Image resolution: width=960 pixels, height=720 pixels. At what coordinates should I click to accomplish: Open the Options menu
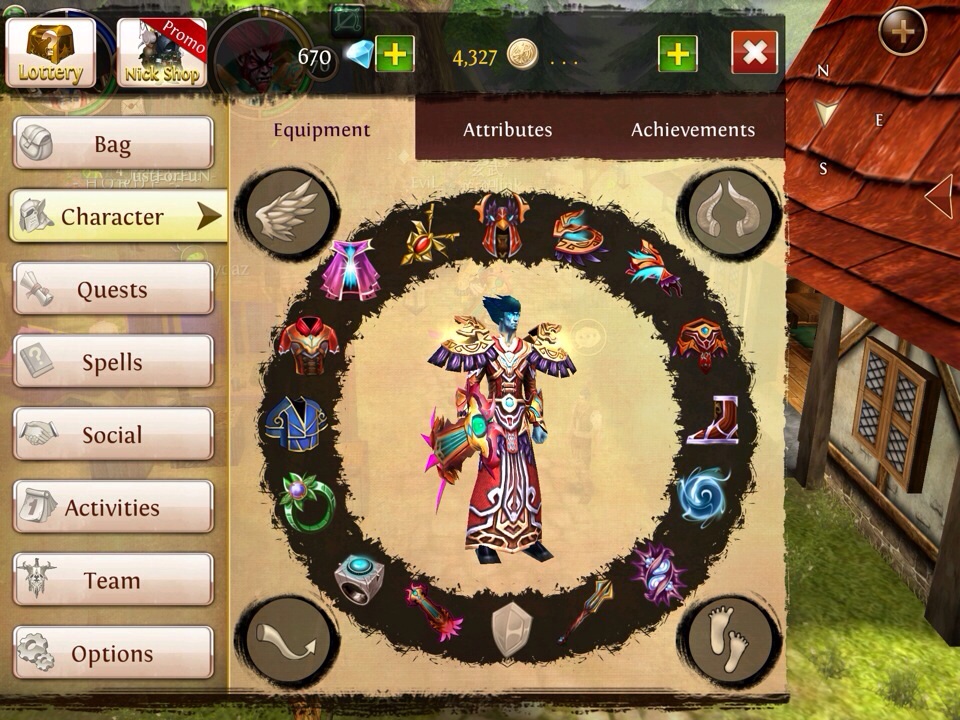coord(113,654)
